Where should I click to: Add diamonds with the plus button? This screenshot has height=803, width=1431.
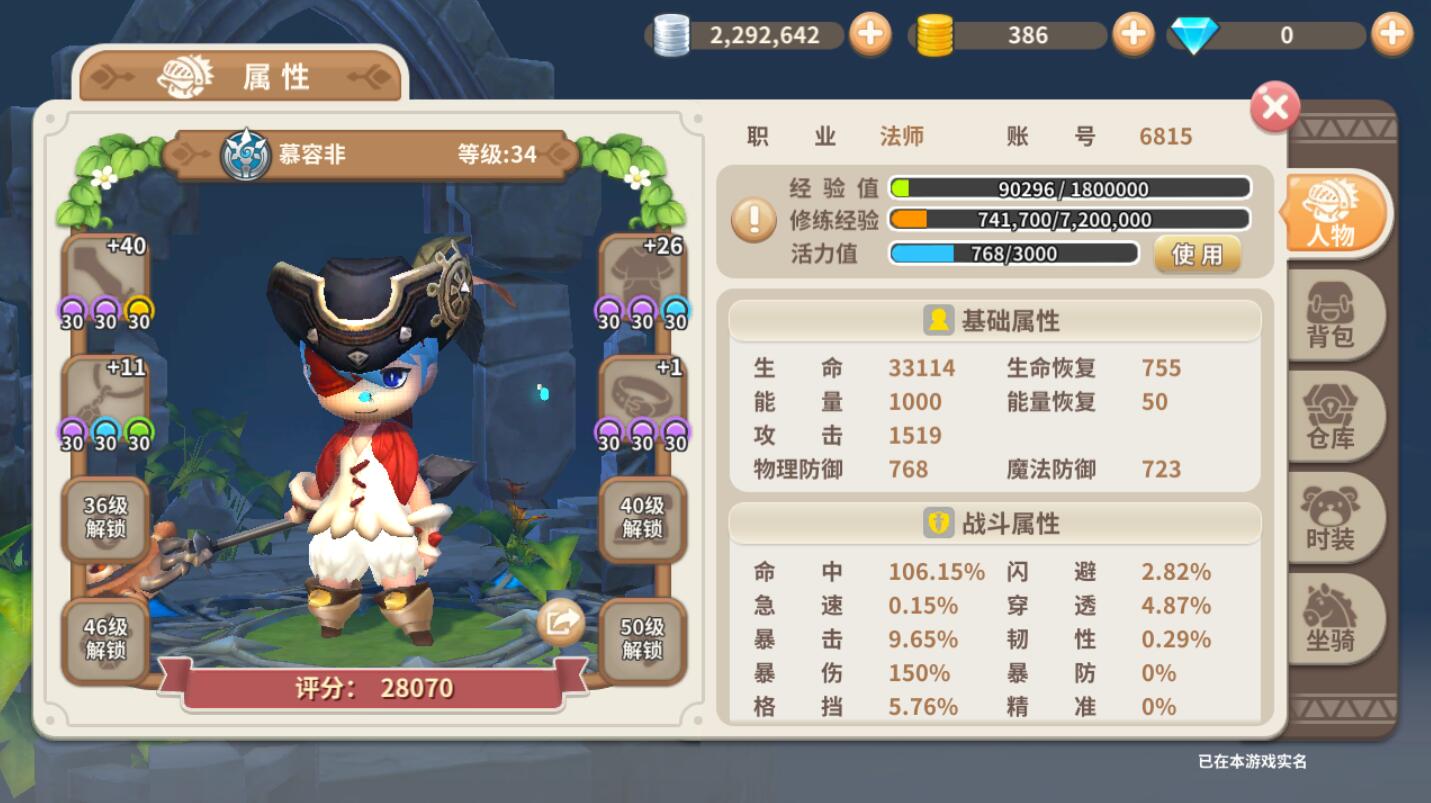(x=1392, y=35)
